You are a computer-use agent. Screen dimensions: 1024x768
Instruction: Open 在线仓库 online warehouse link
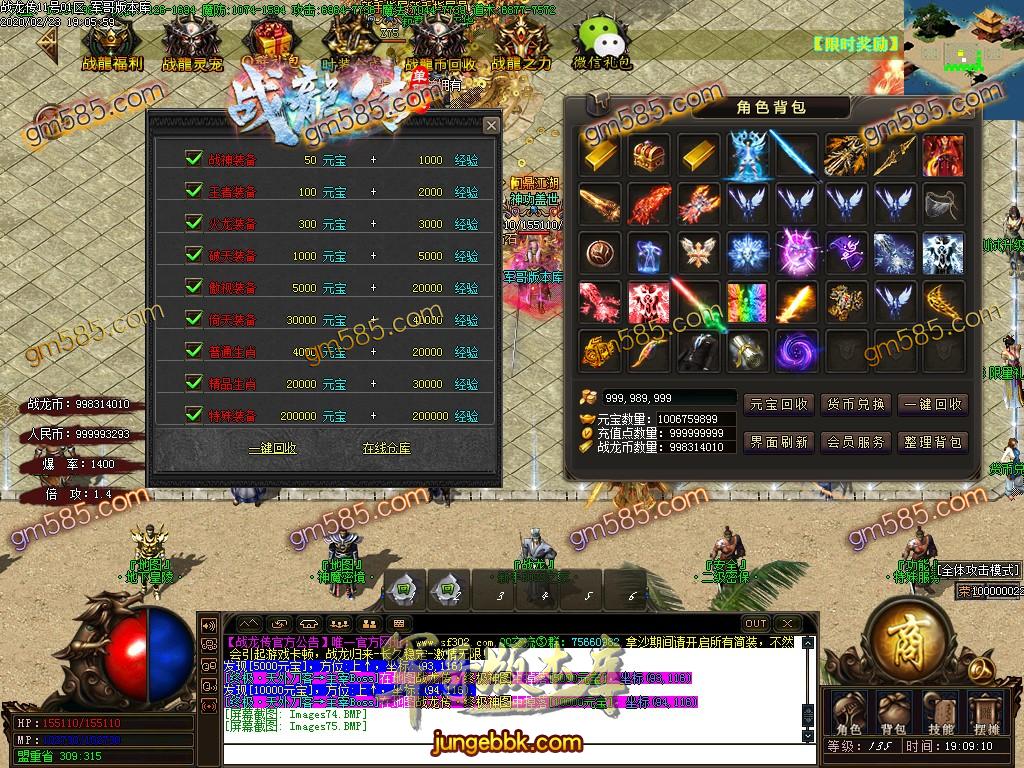coord(386,449)
